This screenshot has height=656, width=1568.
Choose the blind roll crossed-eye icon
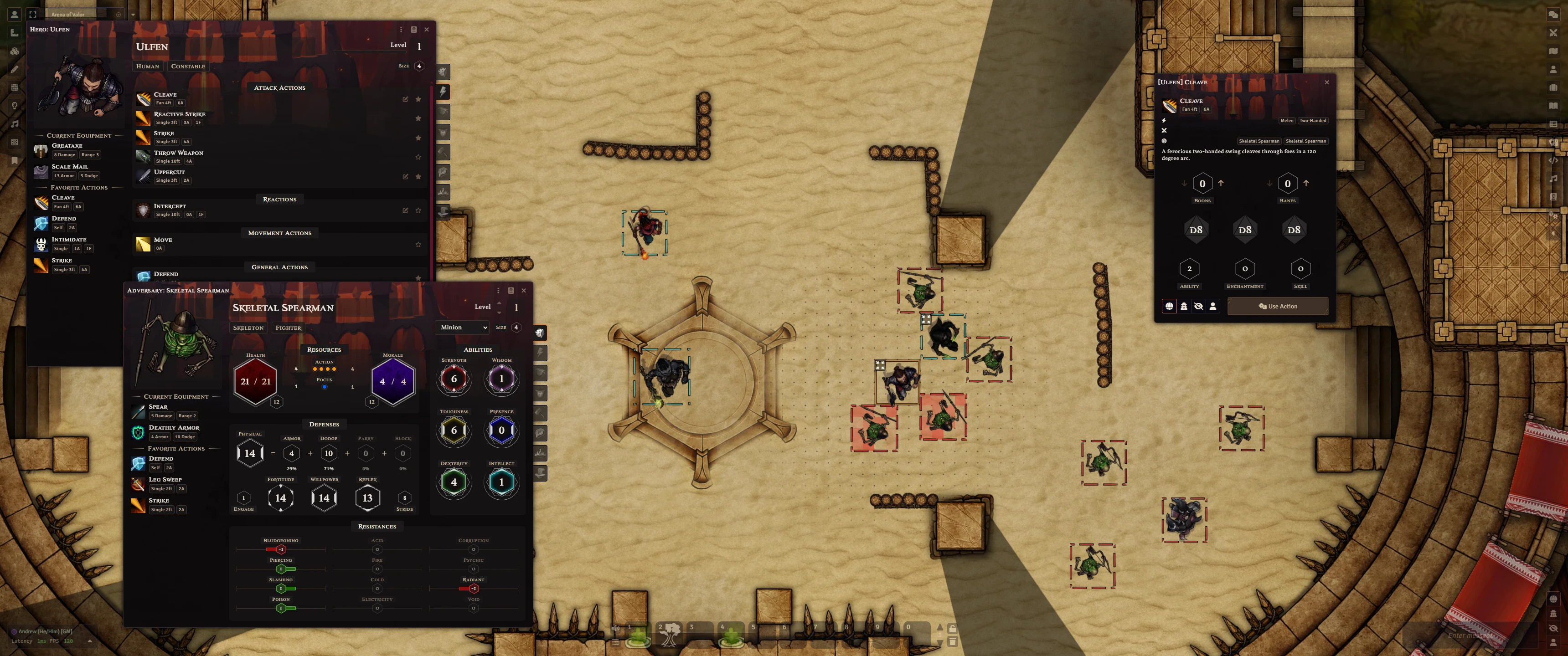pos(1198,306)
